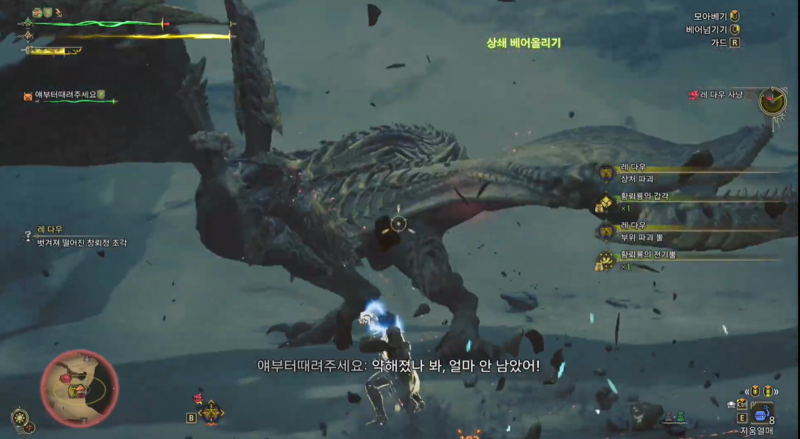
Task: Click the quest timer clock icon
Action: coord(772,100)
